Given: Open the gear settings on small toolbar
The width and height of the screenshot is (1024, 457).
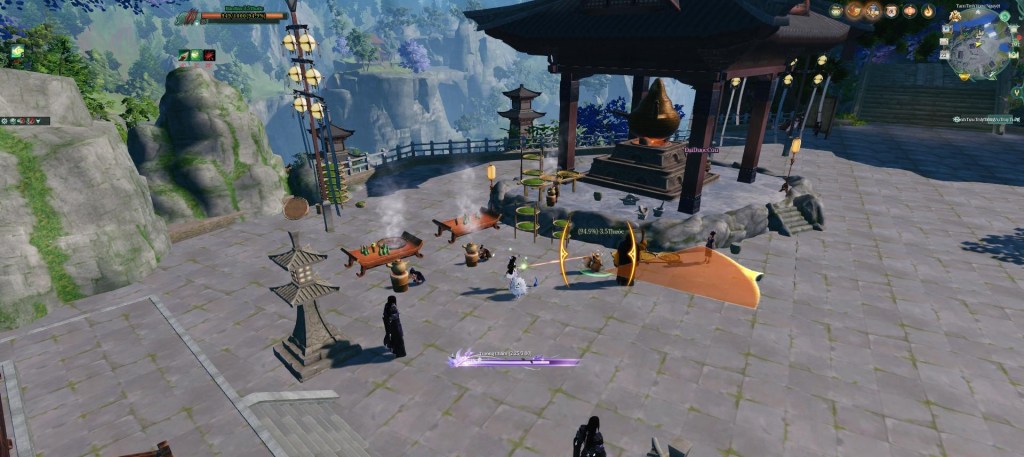Looking at the screenshot, I should (6, 121).
